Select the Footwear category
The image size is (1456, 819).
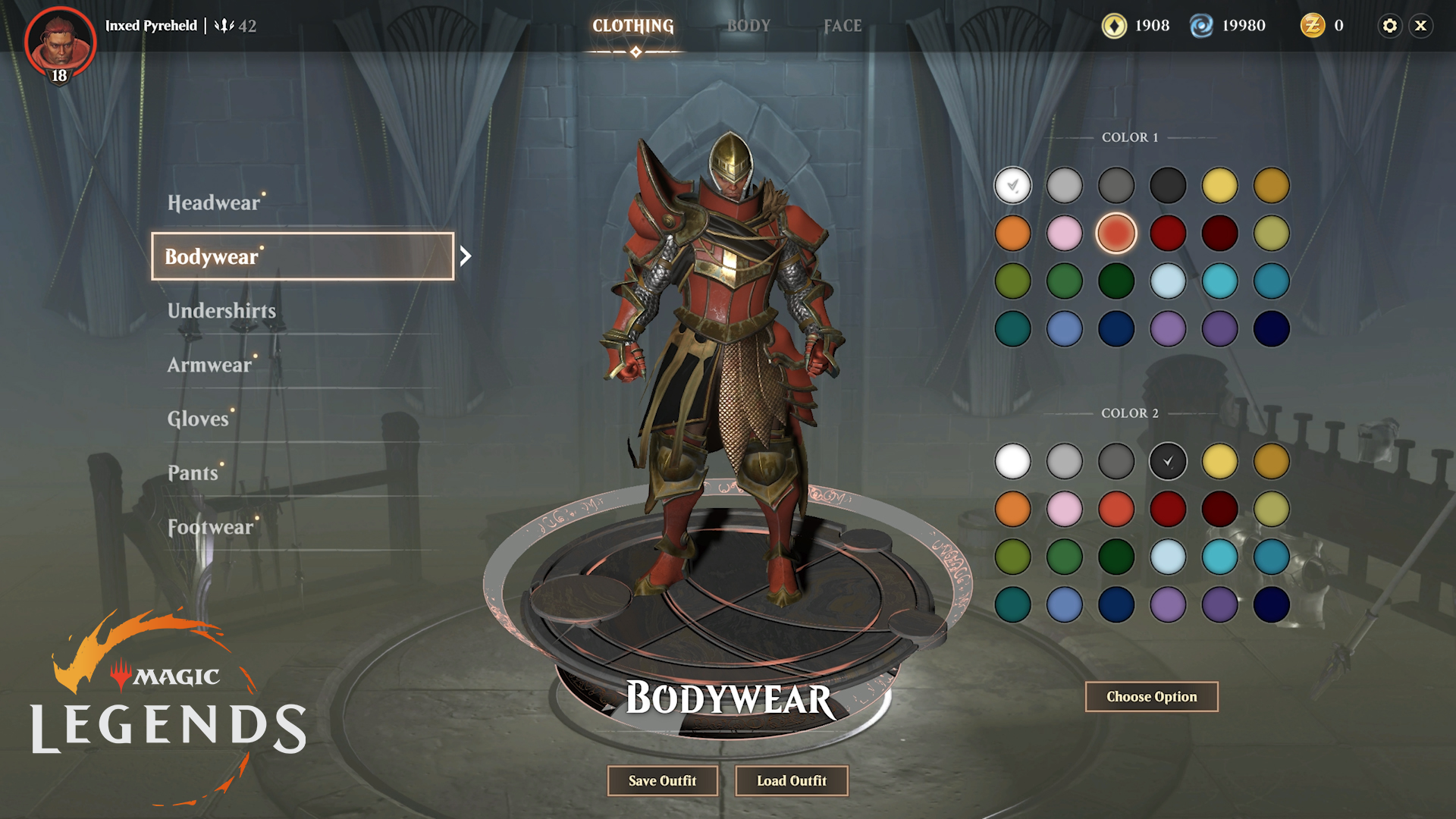point(210,527)
